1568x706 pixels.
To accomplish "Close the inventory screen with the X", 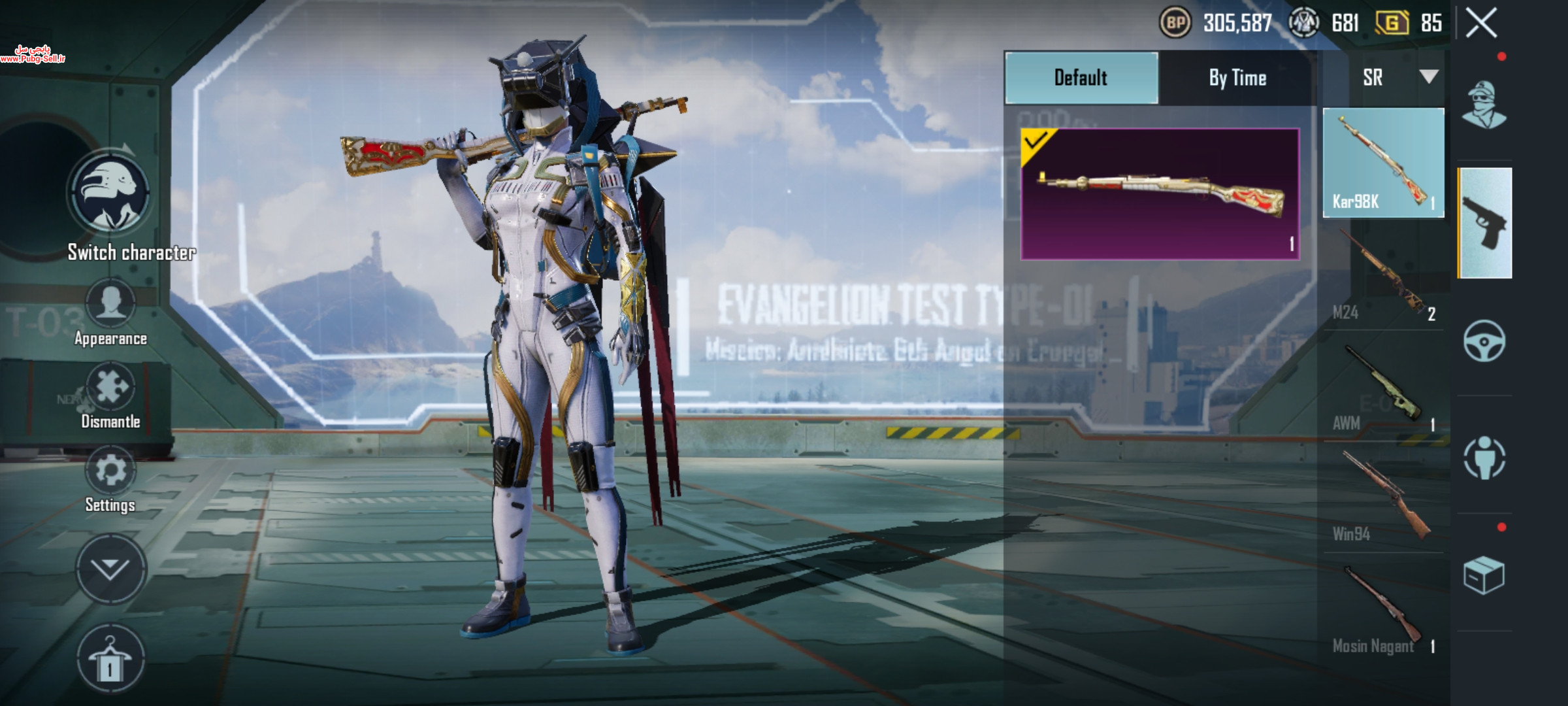I will pos(1481,24).
